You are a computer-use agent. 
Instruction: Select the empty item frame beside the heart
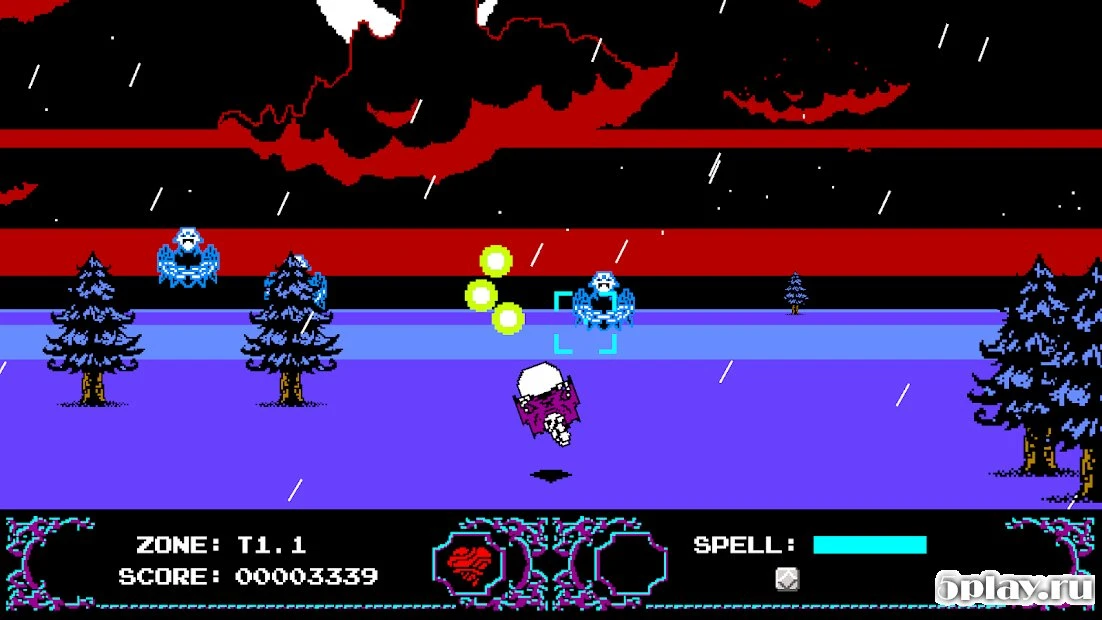(629, 563)
